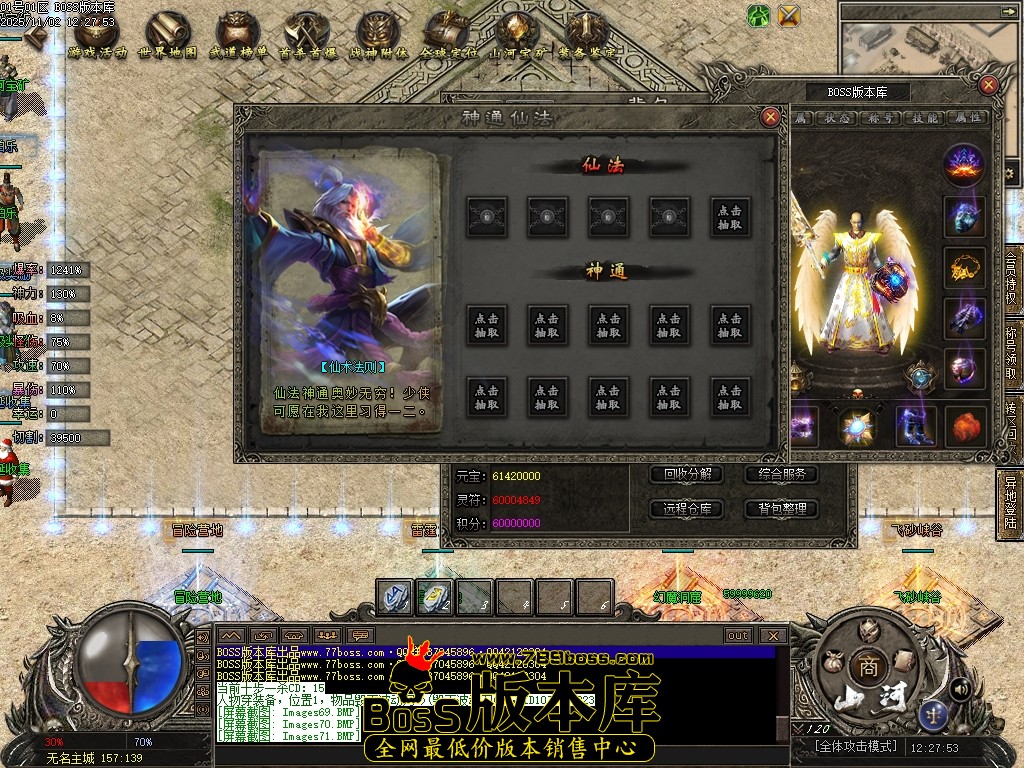Switch to the 状态 tab
Image resolution: width=1024 pixels, height=768 pixels.
[x=837, y=118]
